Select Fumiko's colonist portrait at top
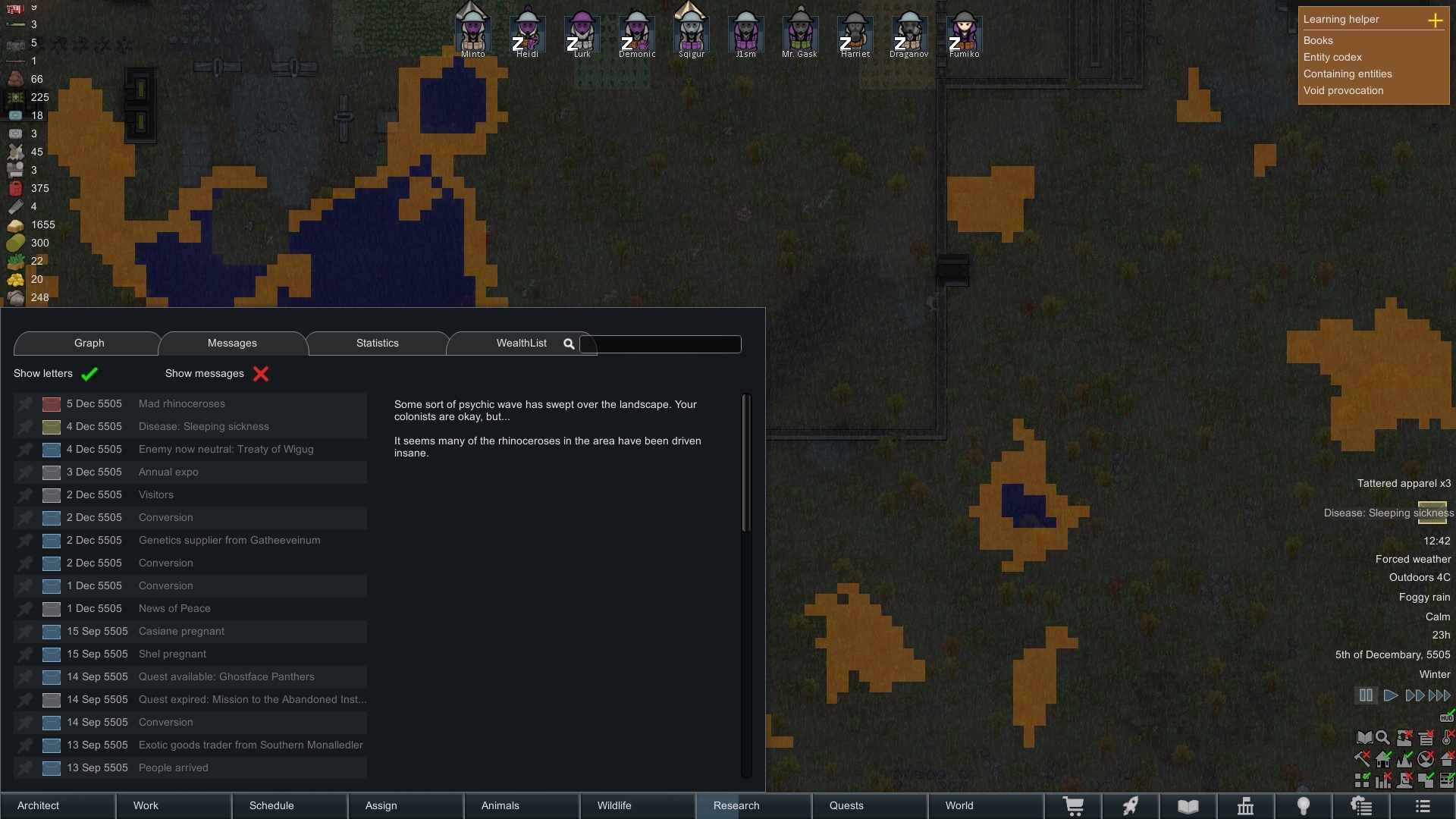 pyautogui.click(x=964, y=32)
